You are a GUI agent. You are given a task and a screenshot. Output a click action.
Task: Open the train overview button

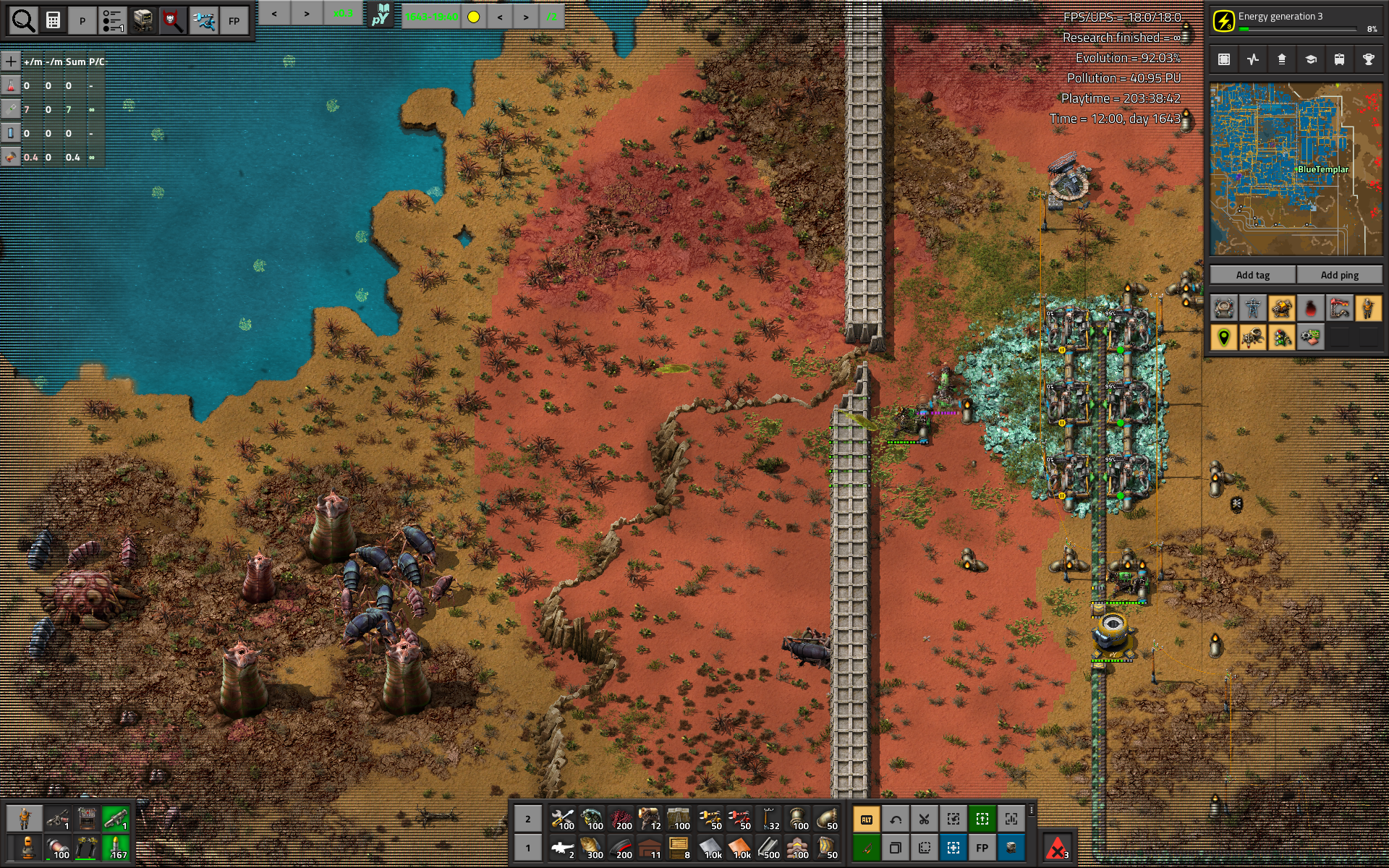pyautogui.click(x=1339, y=59)
